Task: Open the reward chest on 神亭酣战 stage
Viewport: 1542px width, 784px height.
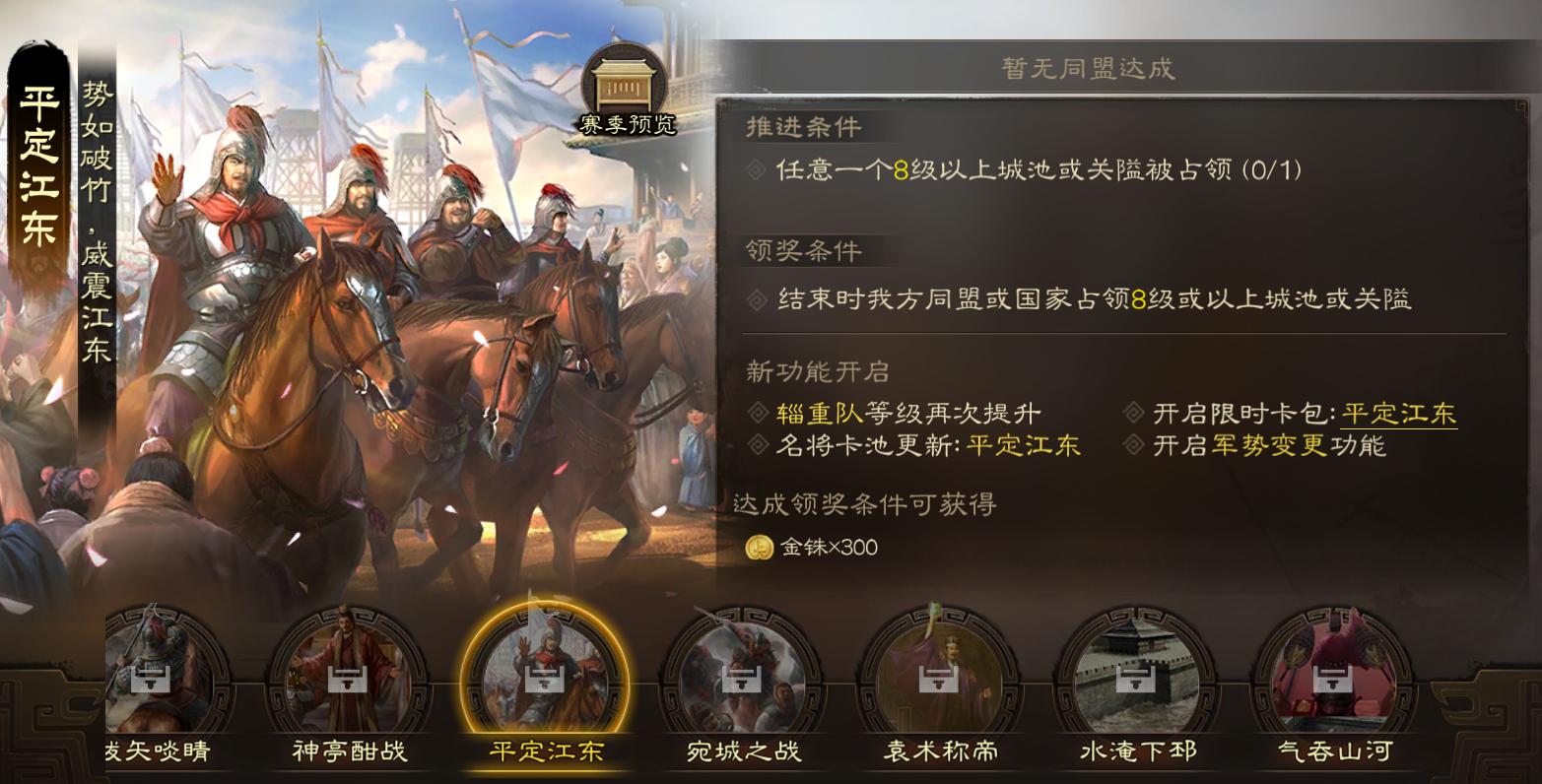Action: (x=348, y=680)
